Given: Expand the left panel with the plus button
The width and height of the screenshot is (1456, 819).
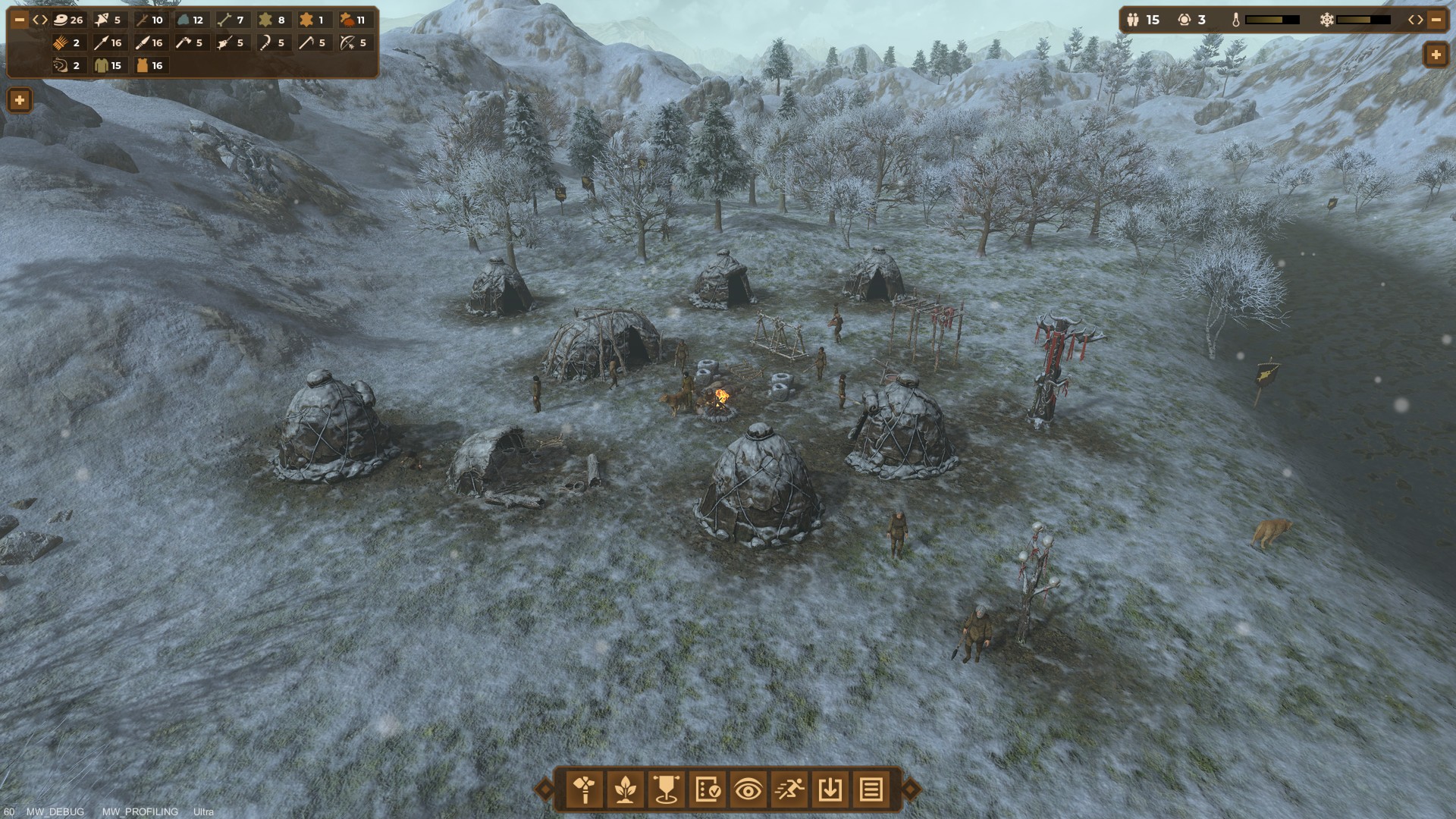Looking at the screenshot, I should [18, 99].
